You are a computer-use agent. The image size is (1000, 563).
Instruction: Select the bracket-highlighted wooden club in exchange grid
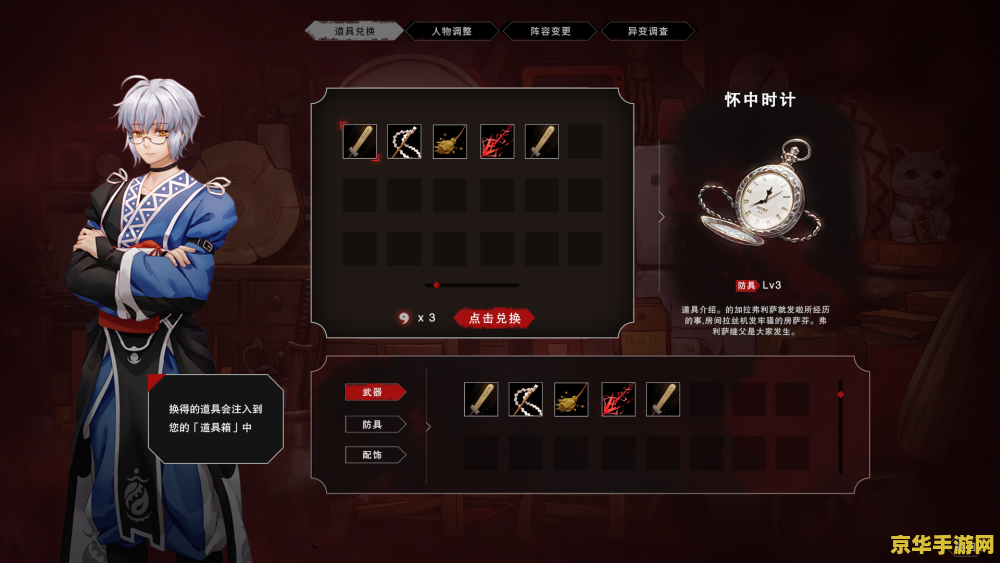point(360,142)
